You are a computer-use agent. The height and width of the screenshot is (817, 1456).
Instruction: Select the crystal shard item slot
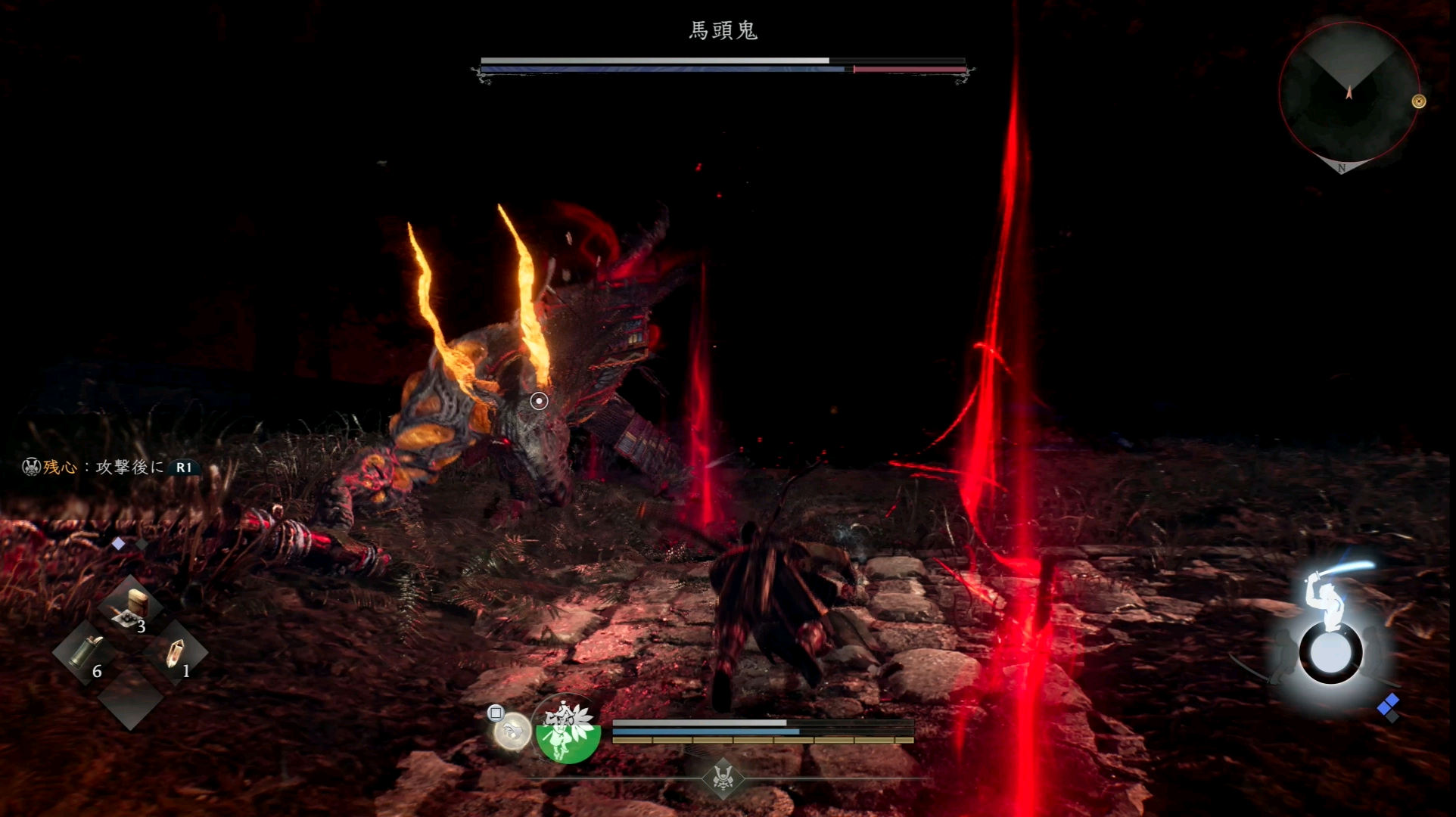tap(175, 652)
